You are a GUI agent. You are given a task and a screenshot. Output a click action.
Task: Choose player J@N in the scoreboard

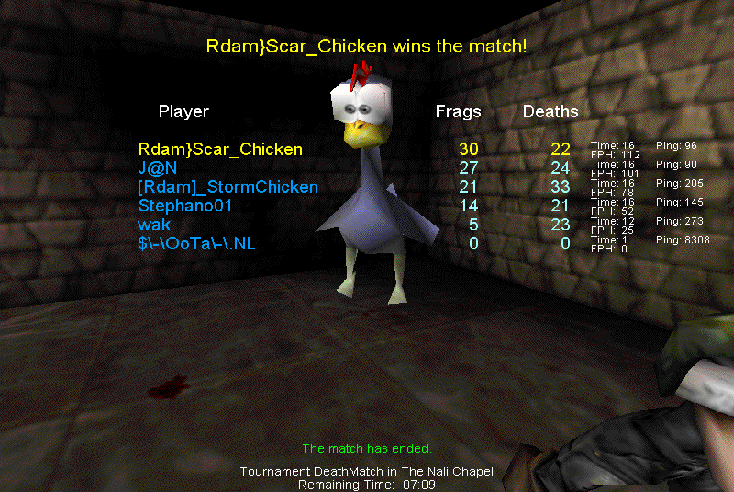point(157,168)
